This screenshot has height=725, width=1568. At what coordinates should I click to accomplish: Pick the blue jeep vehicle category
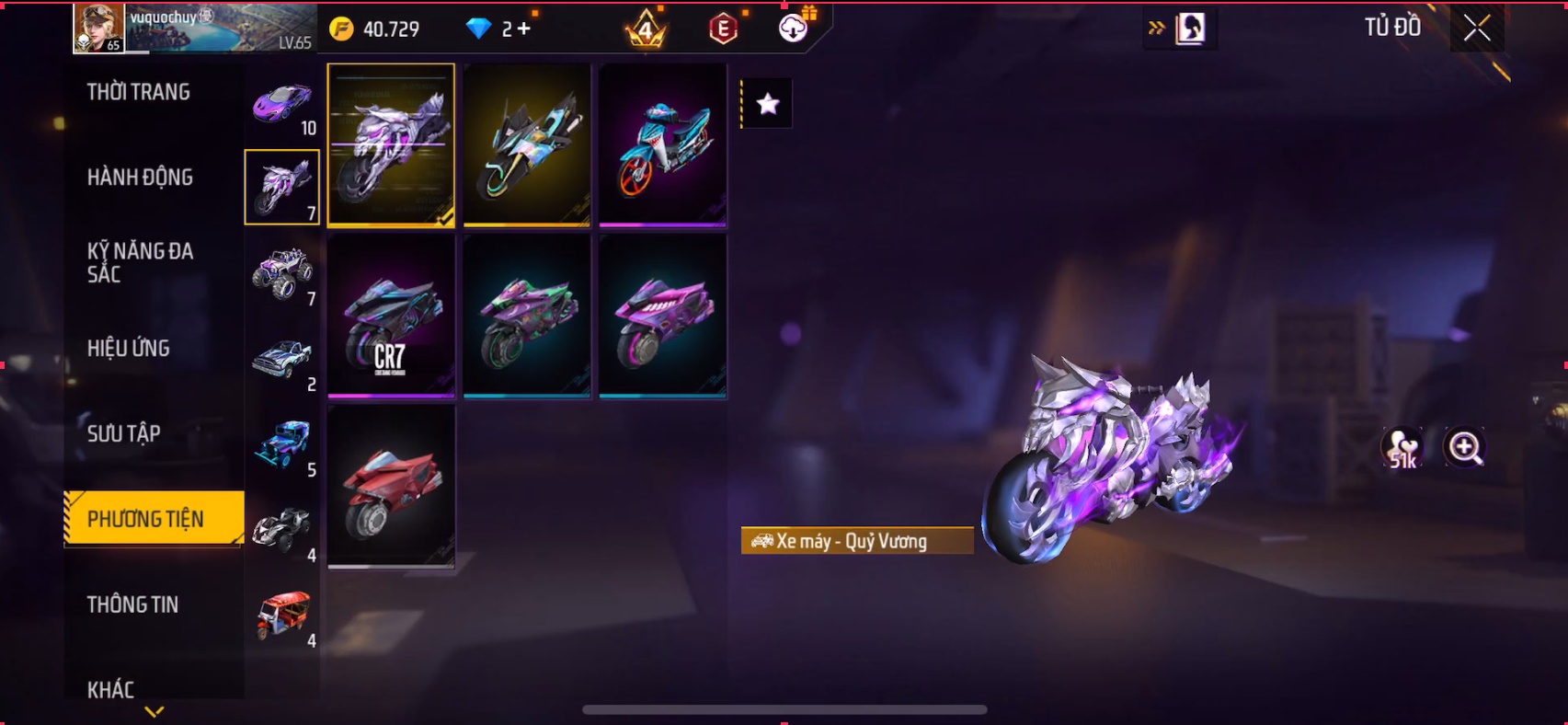(282, 444)
